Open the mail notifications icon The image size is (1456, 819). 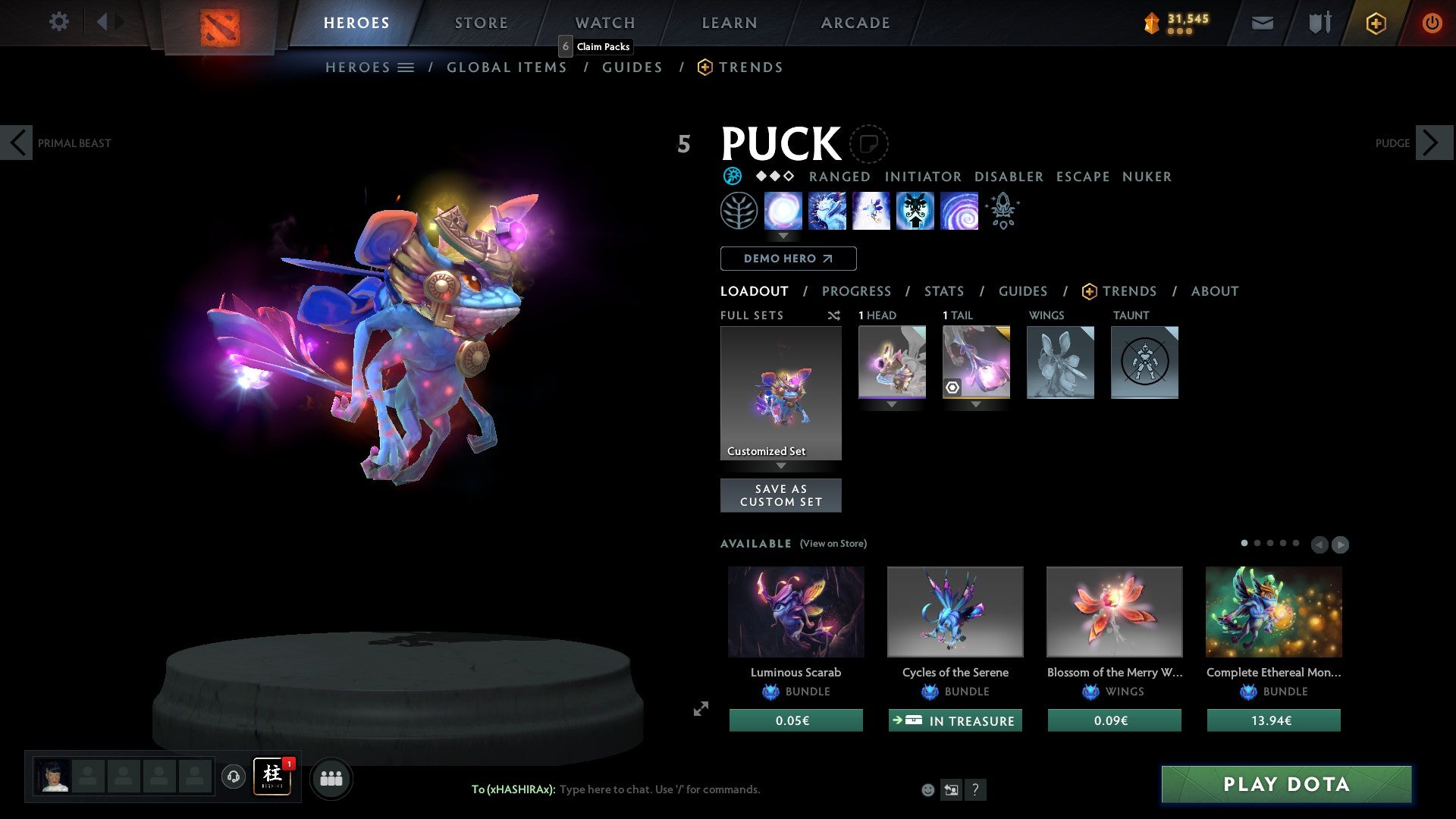(1262, 23)
